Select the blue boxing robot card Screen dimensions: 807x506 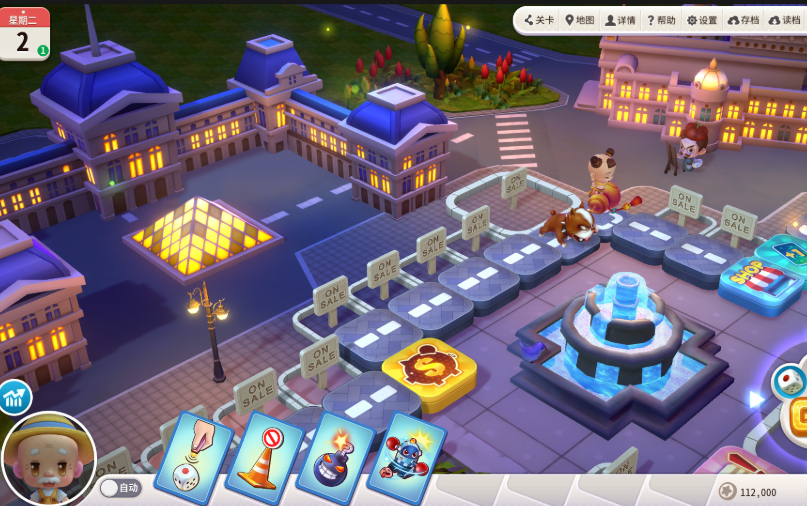click(x=406, y=457)
